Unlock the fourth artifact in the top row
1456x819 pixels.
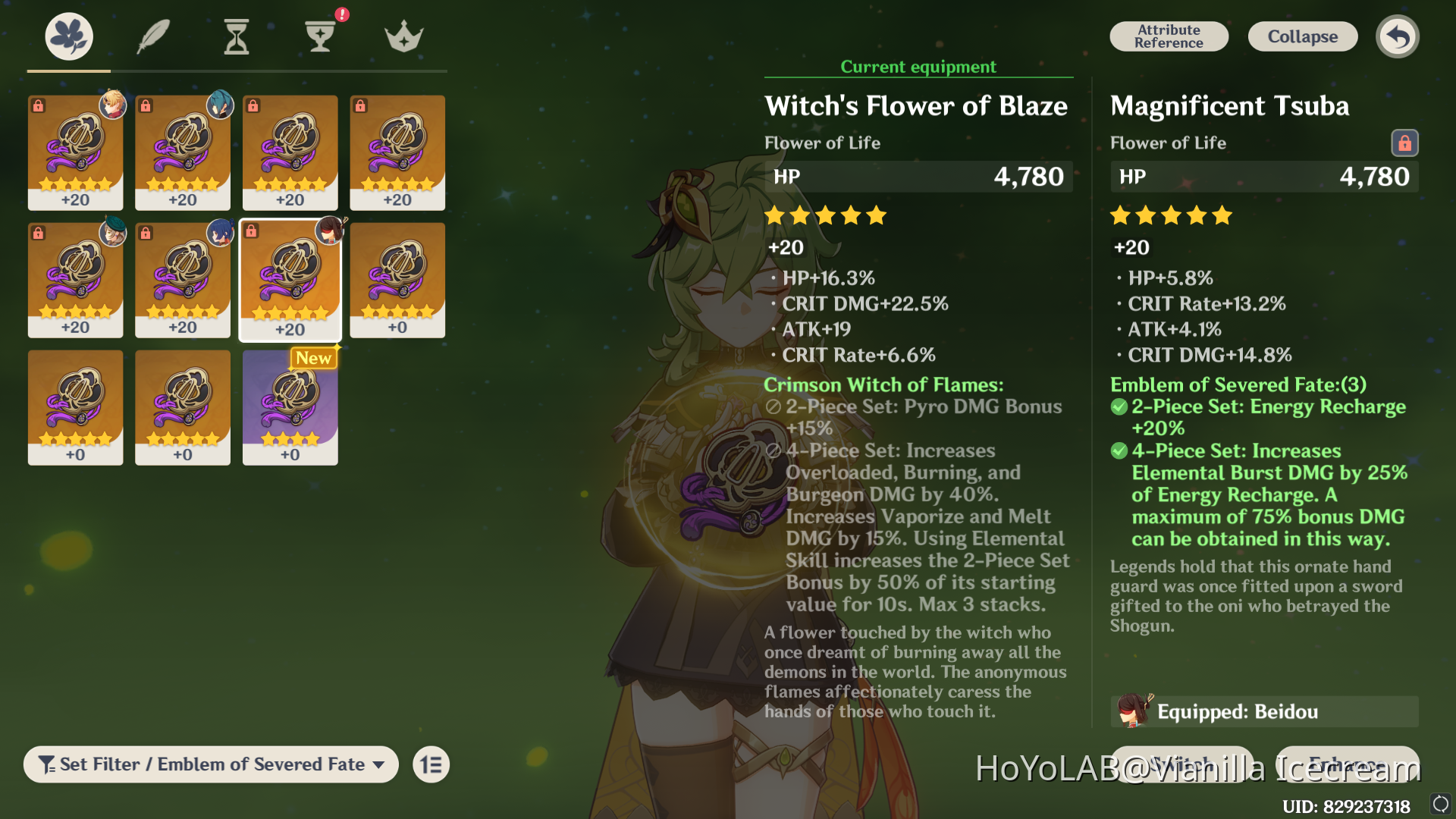tap(362, 106)
